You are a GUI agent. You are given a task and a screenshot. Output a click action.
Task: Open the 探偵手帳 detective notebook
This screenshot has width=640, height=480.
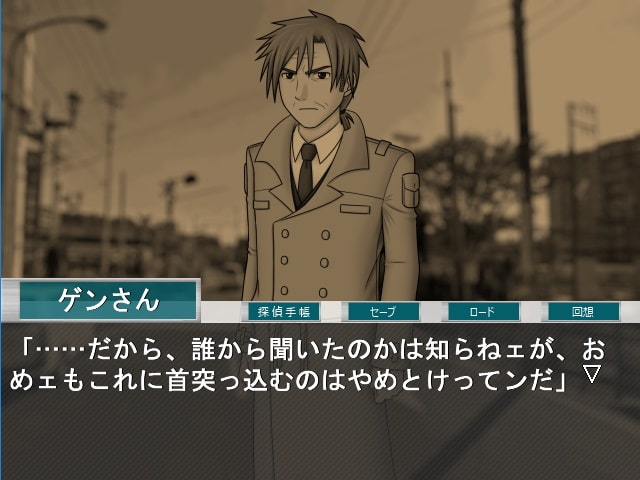[x=283, y=312]
